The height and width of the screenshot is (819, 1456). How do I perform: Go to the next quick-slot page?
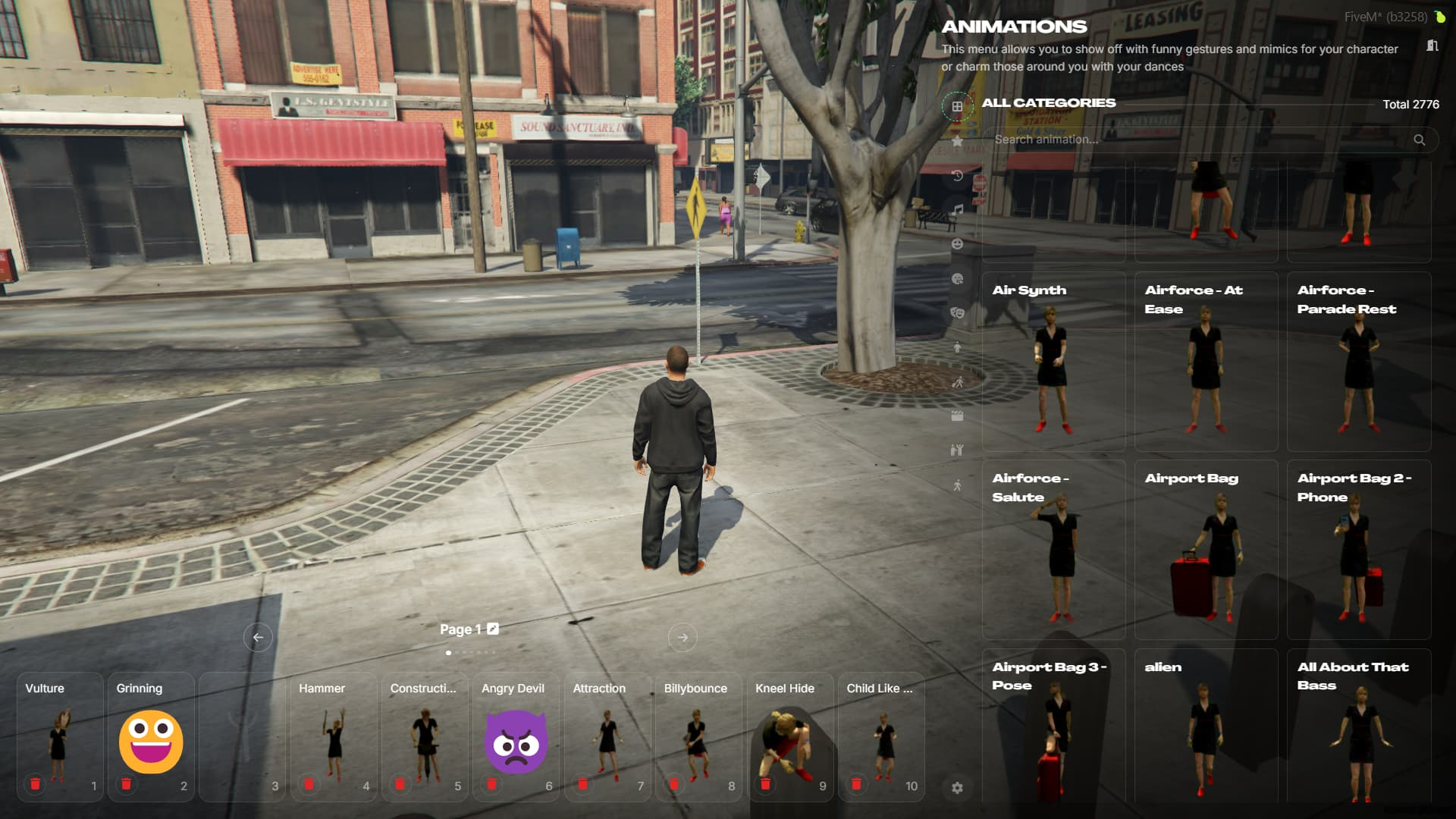pos(682,638)
